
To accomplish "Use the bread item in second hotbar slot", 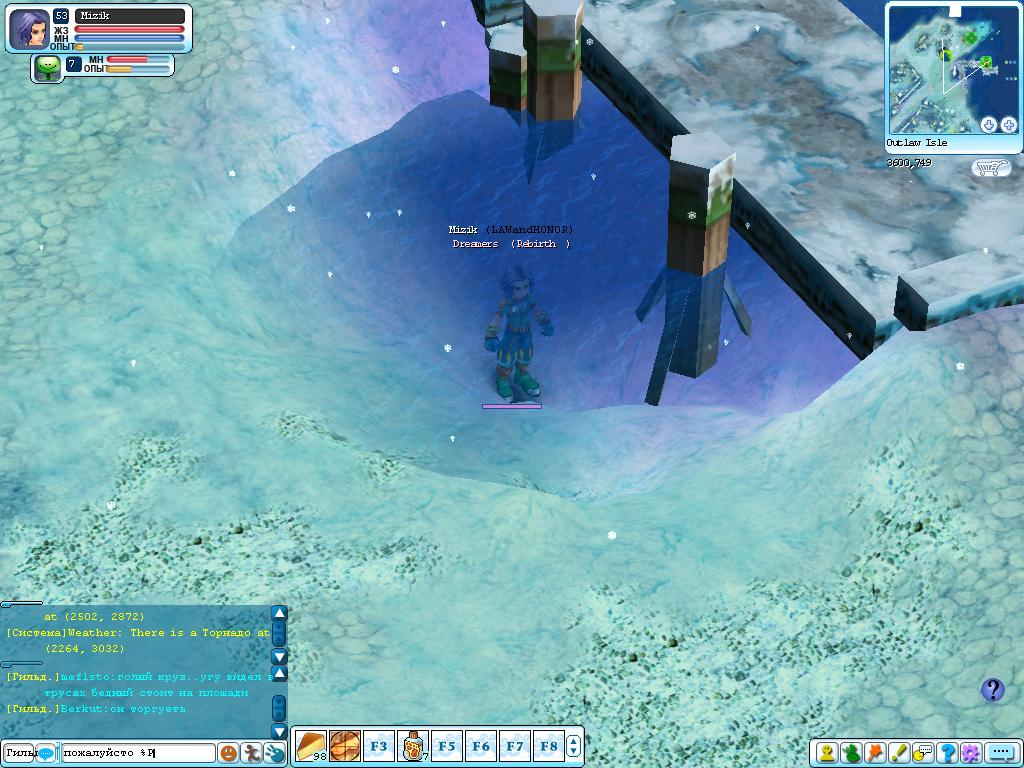I will point(345,746).
